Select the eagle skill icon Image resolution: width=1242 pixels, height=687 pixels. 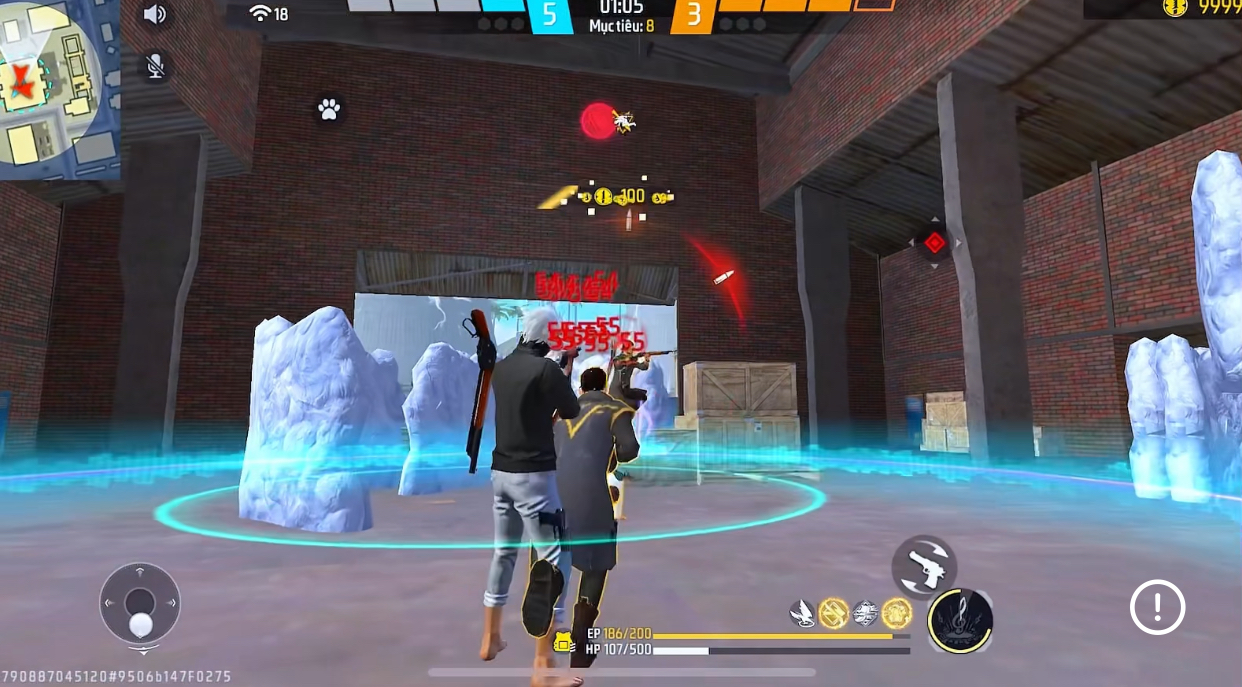tap(802, 613)
